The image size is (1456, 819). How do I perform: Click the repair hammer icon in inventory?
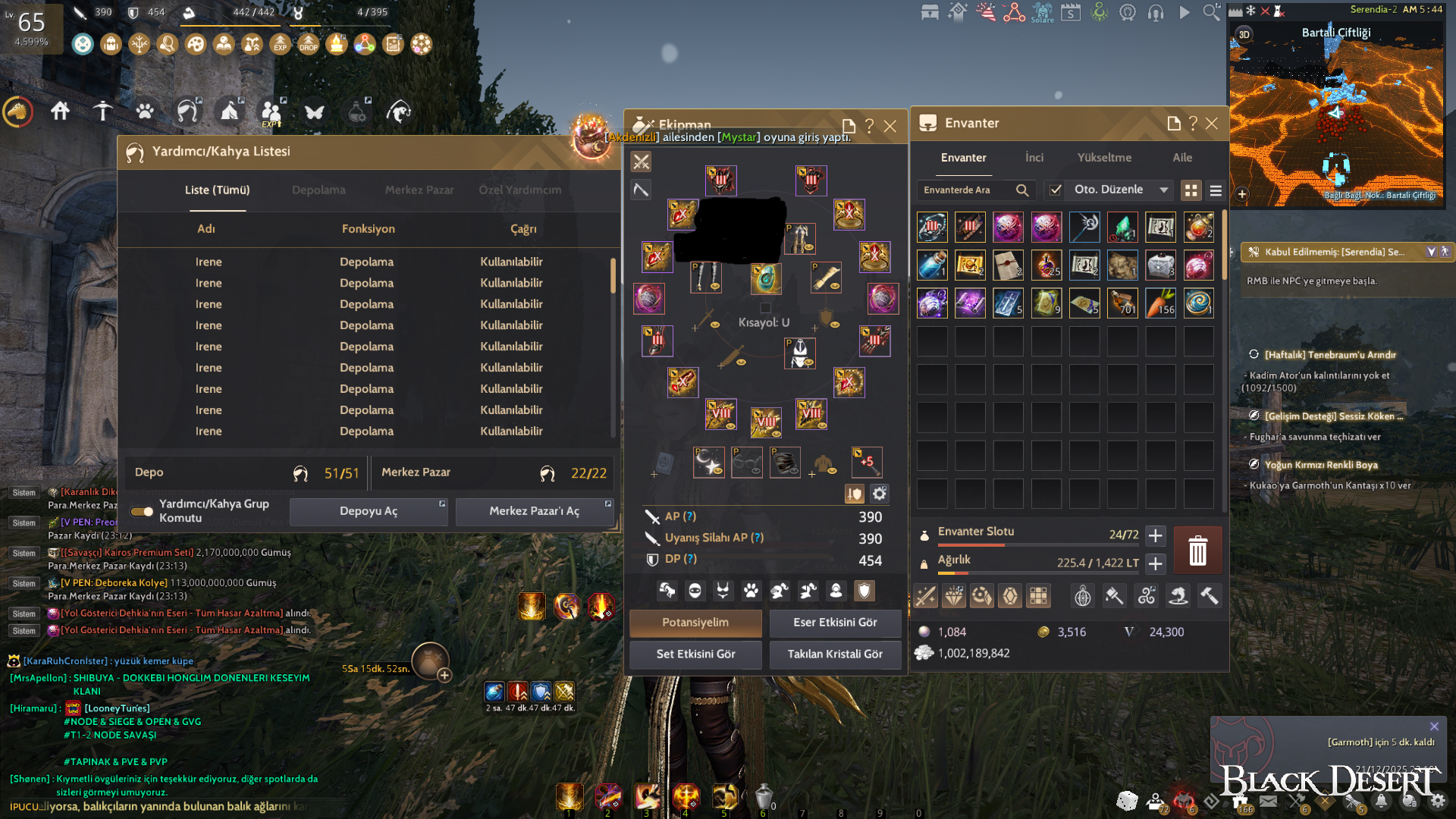coord(1211,595)
